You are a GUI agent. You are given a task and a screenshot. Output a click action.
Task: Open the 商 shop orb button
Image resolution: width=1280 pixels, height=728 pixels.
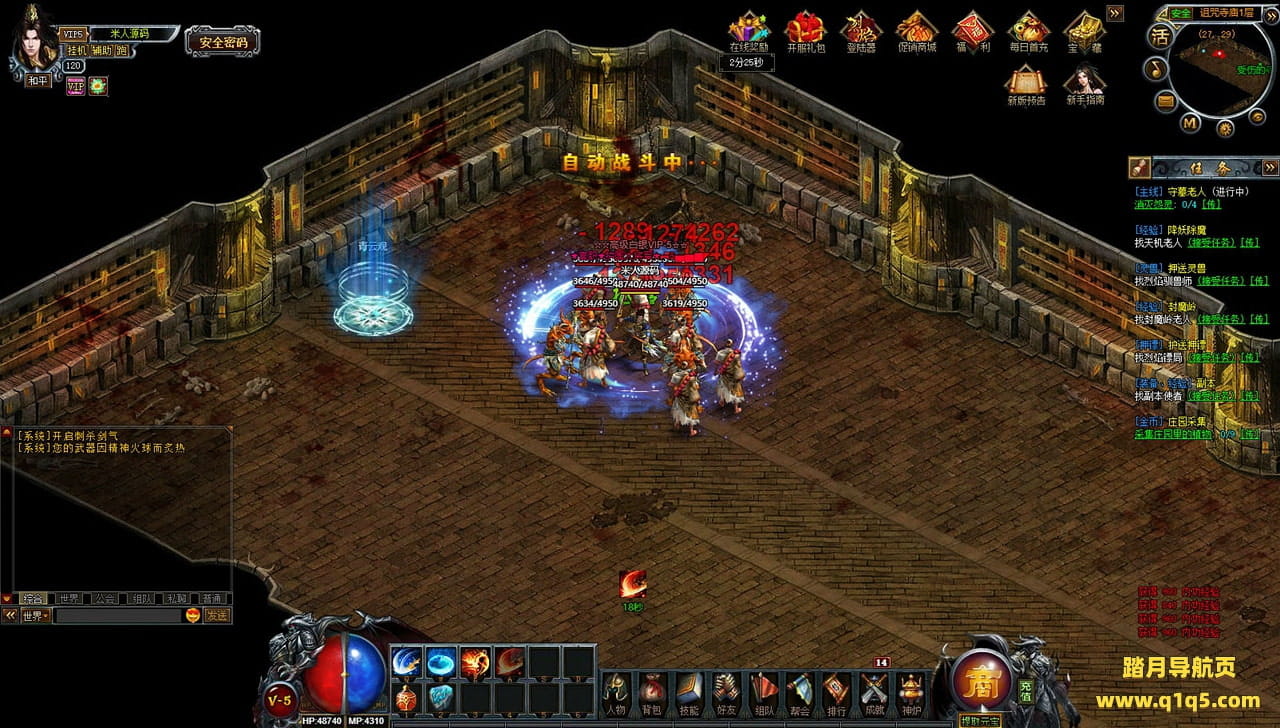(981, 680)
